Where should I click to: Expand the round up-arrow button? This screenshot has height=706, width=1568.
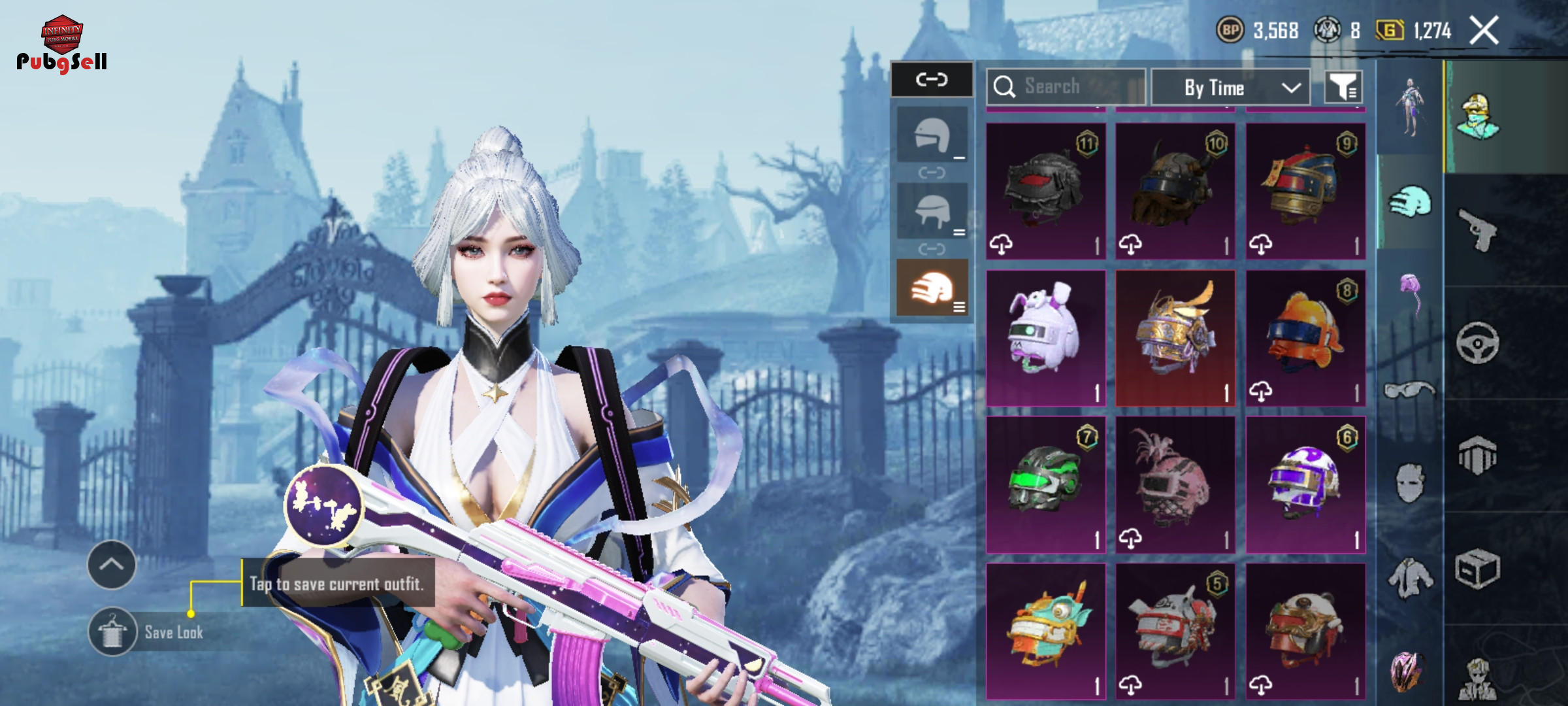click(x=112, y=565)
